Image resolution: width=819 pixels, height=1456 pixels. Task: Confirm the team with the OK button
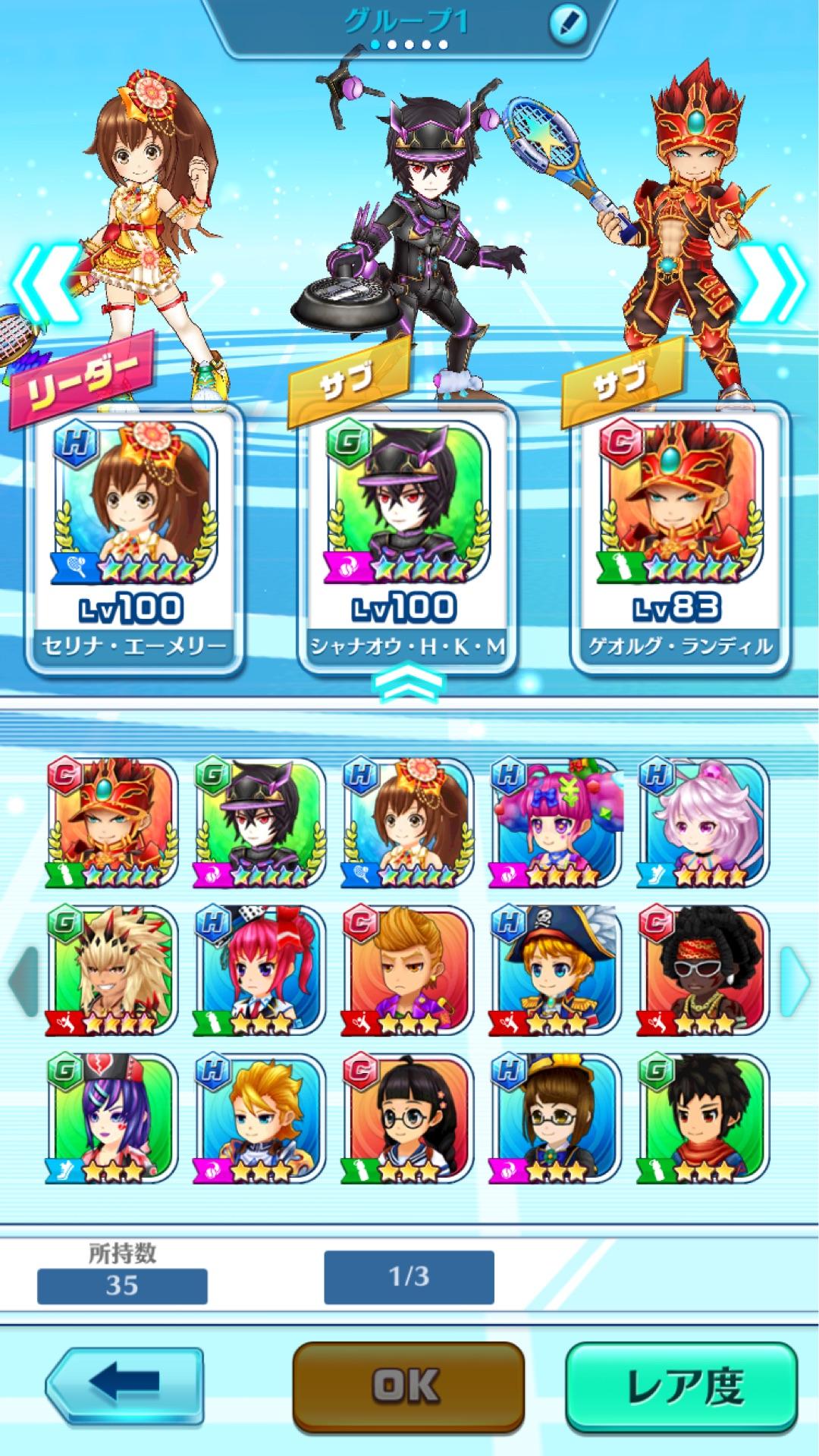[408, 1386]
